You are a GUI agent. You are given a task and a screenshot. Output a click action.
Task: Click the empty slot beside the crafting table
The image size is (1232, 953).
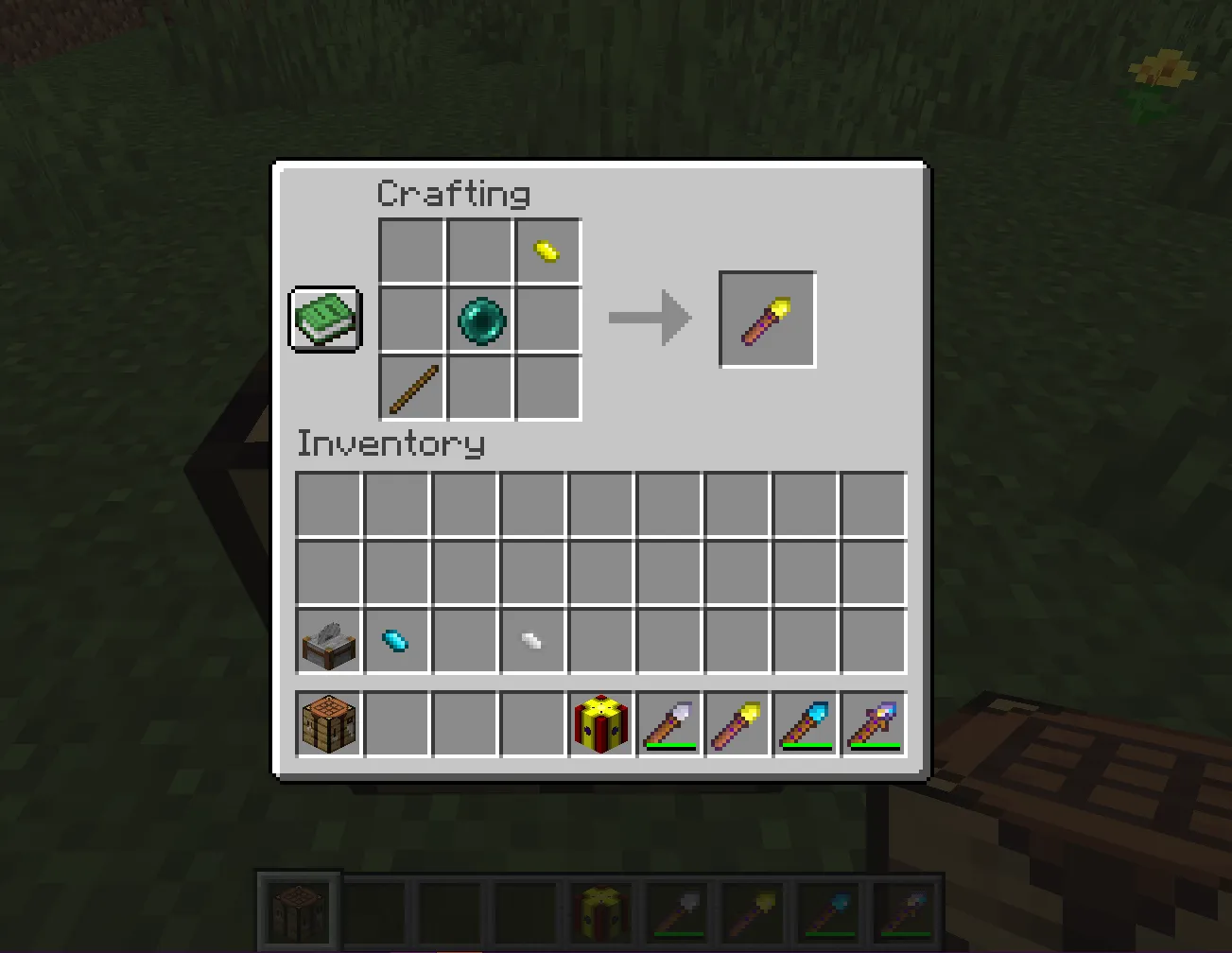[x=395, y=724]
